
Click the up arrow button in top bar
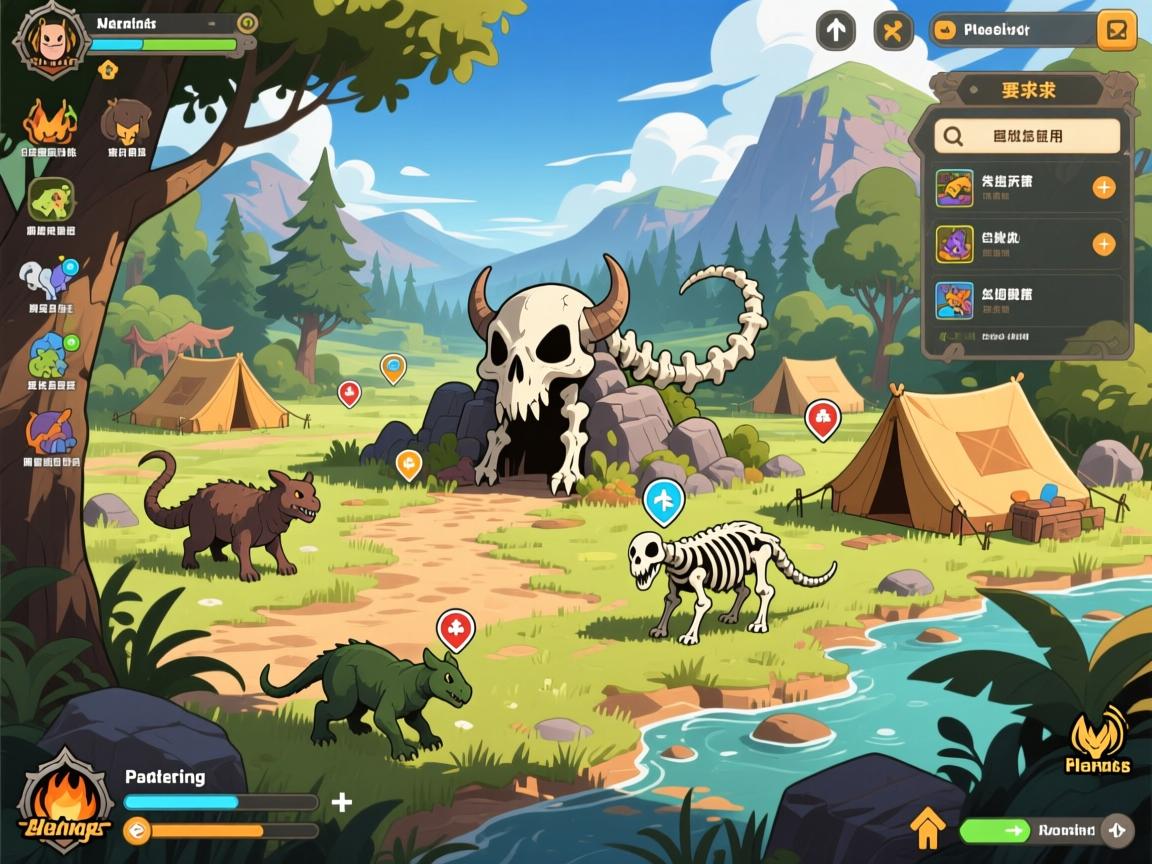(x=836, y=31)
